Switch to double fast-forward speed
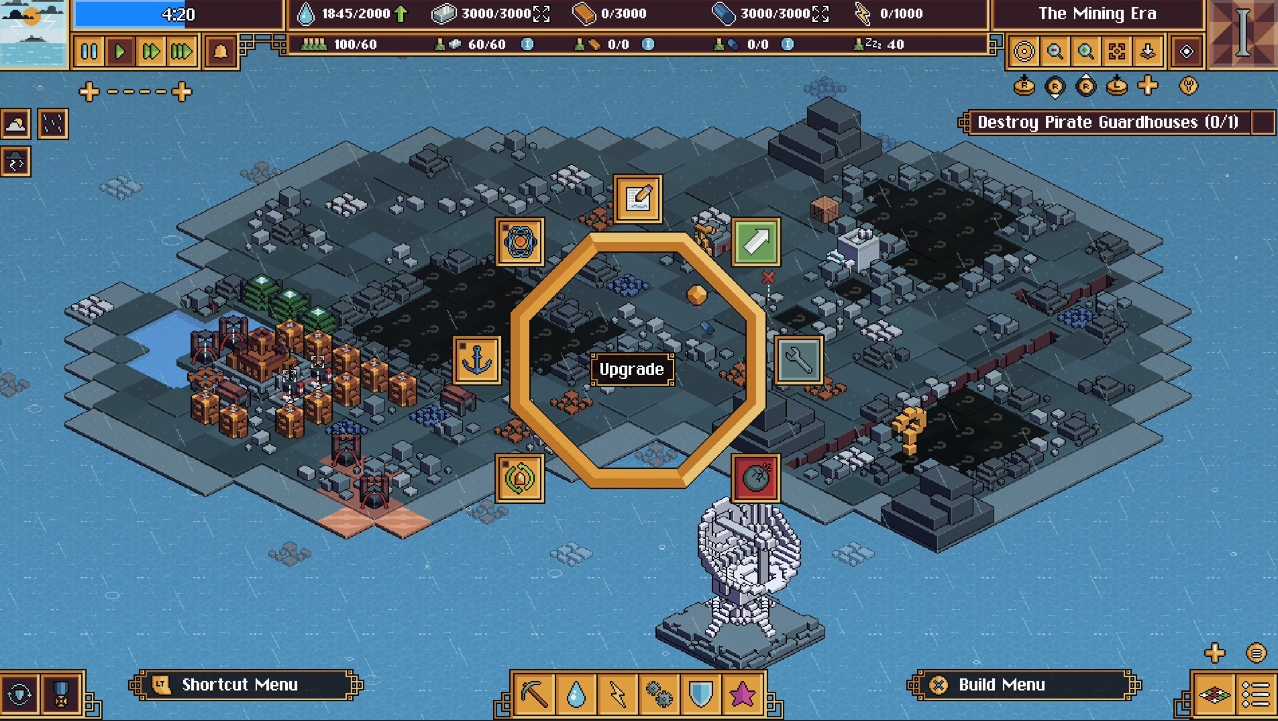 coord(151,51)
